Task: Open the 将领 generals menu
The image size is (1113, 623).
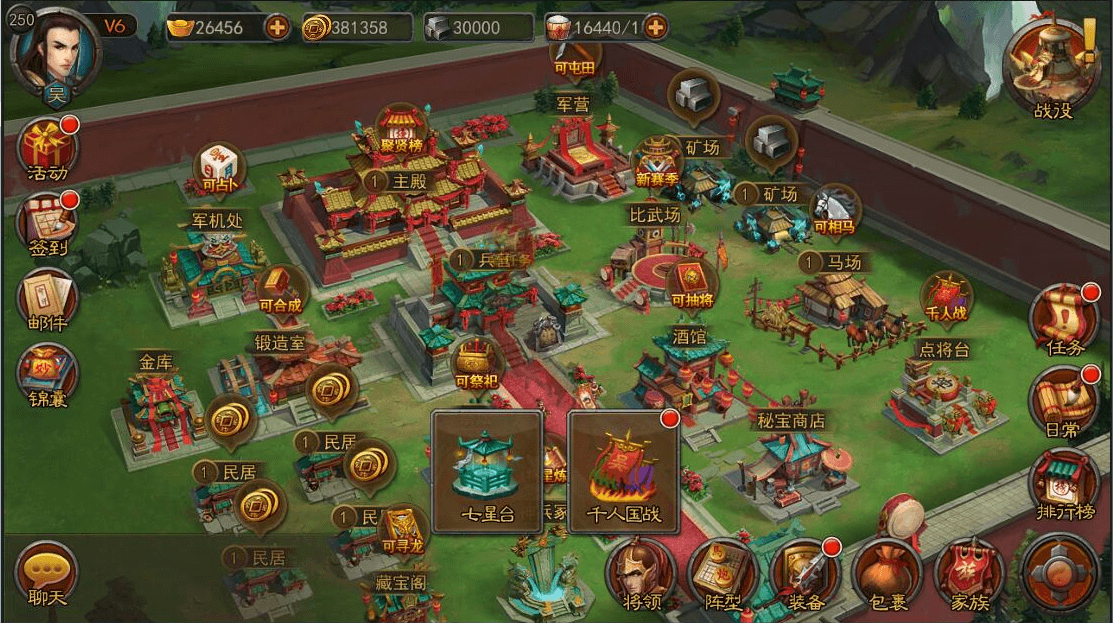Action: 640,575
